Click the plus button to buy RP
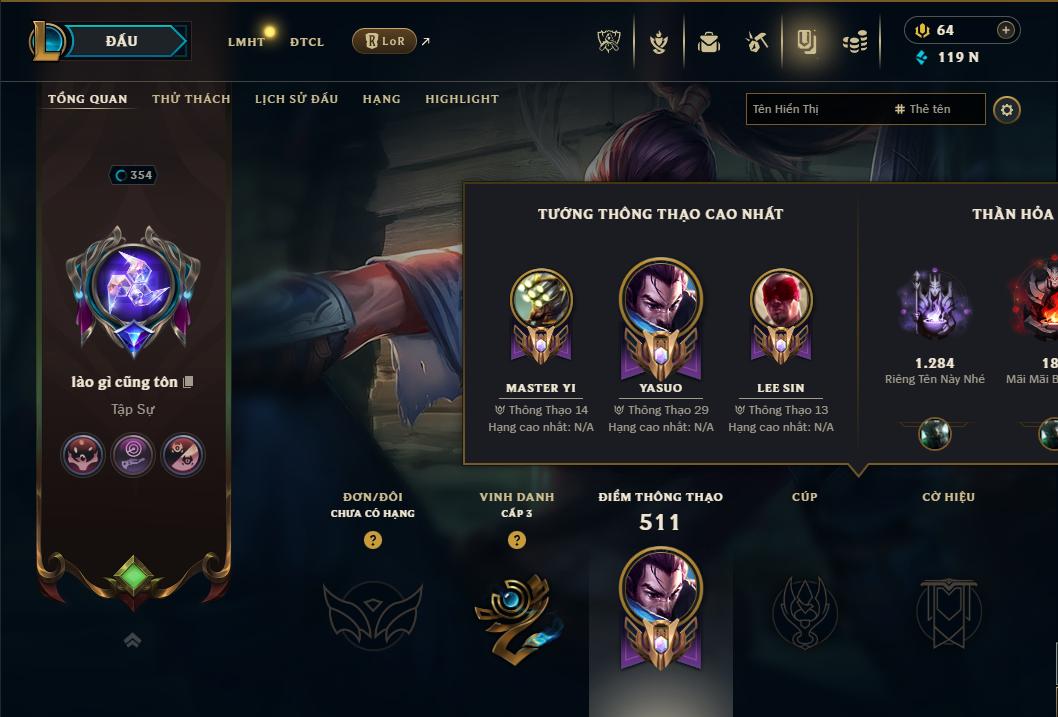Image resolution: width=1058 pixels, height=717 pixels. coord(1006,30)
